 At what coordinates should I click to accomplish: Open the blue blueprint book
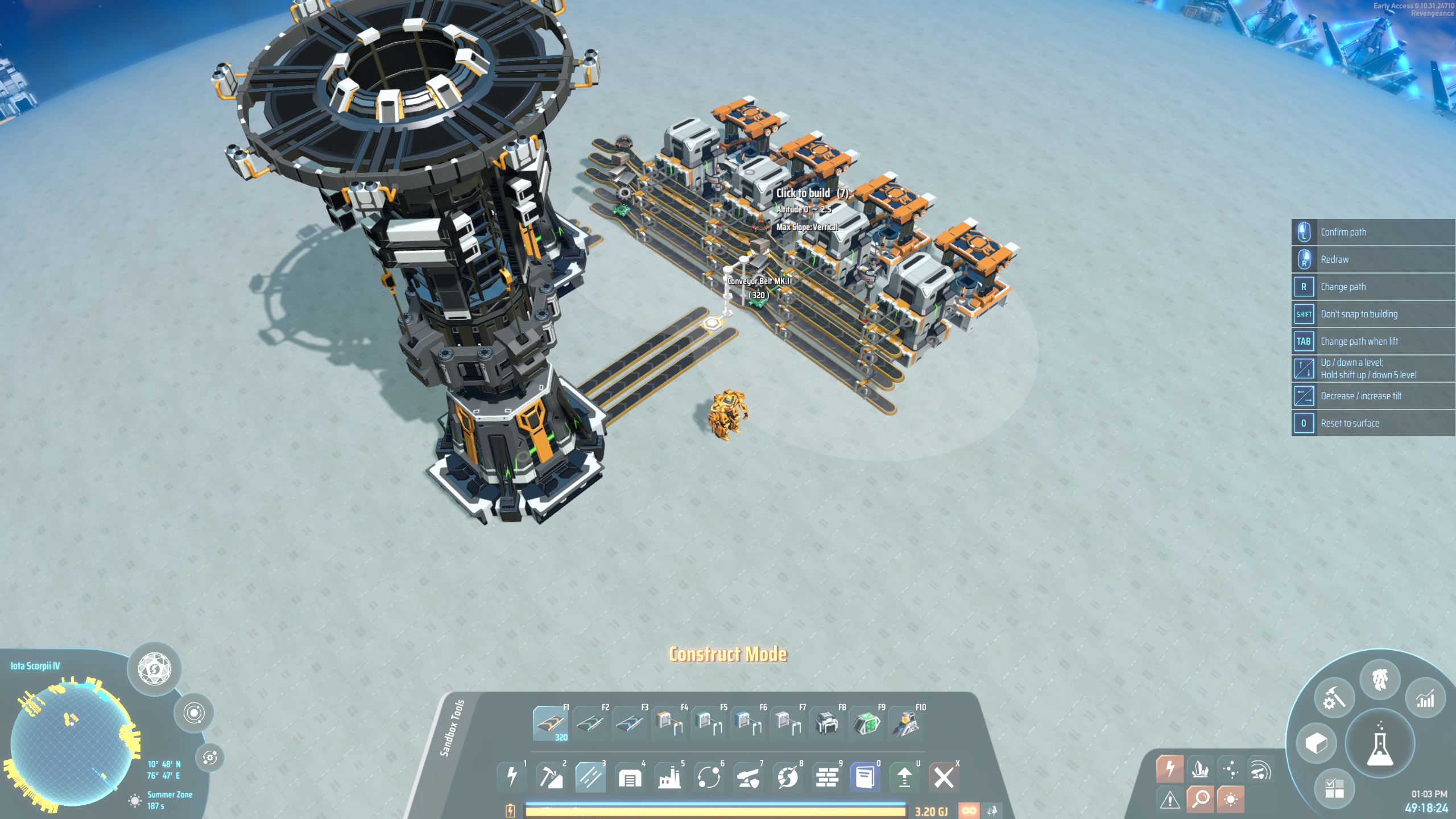(865, 777)
